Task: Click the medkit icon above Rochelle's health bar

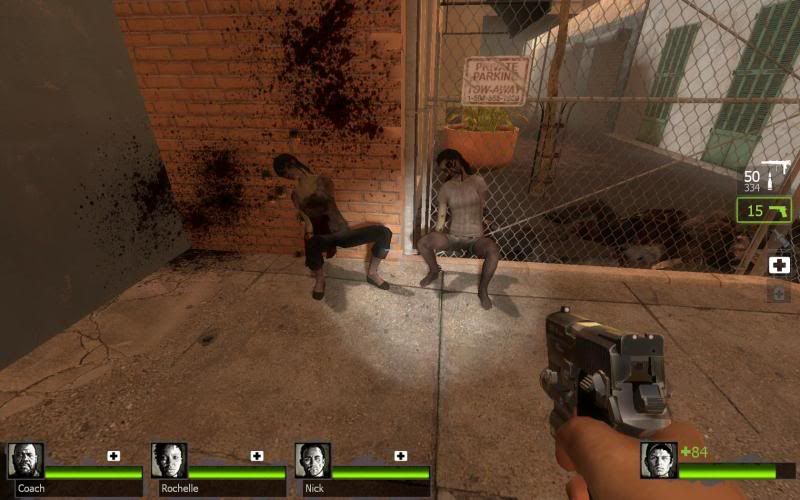Action: coord(257,456)
